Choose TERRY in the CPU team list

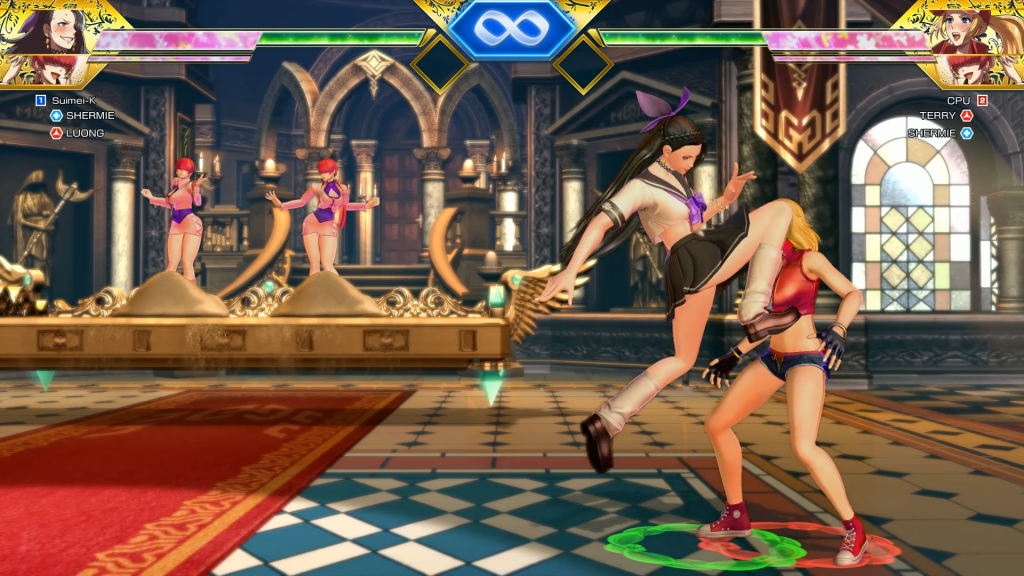pos(938,116)
